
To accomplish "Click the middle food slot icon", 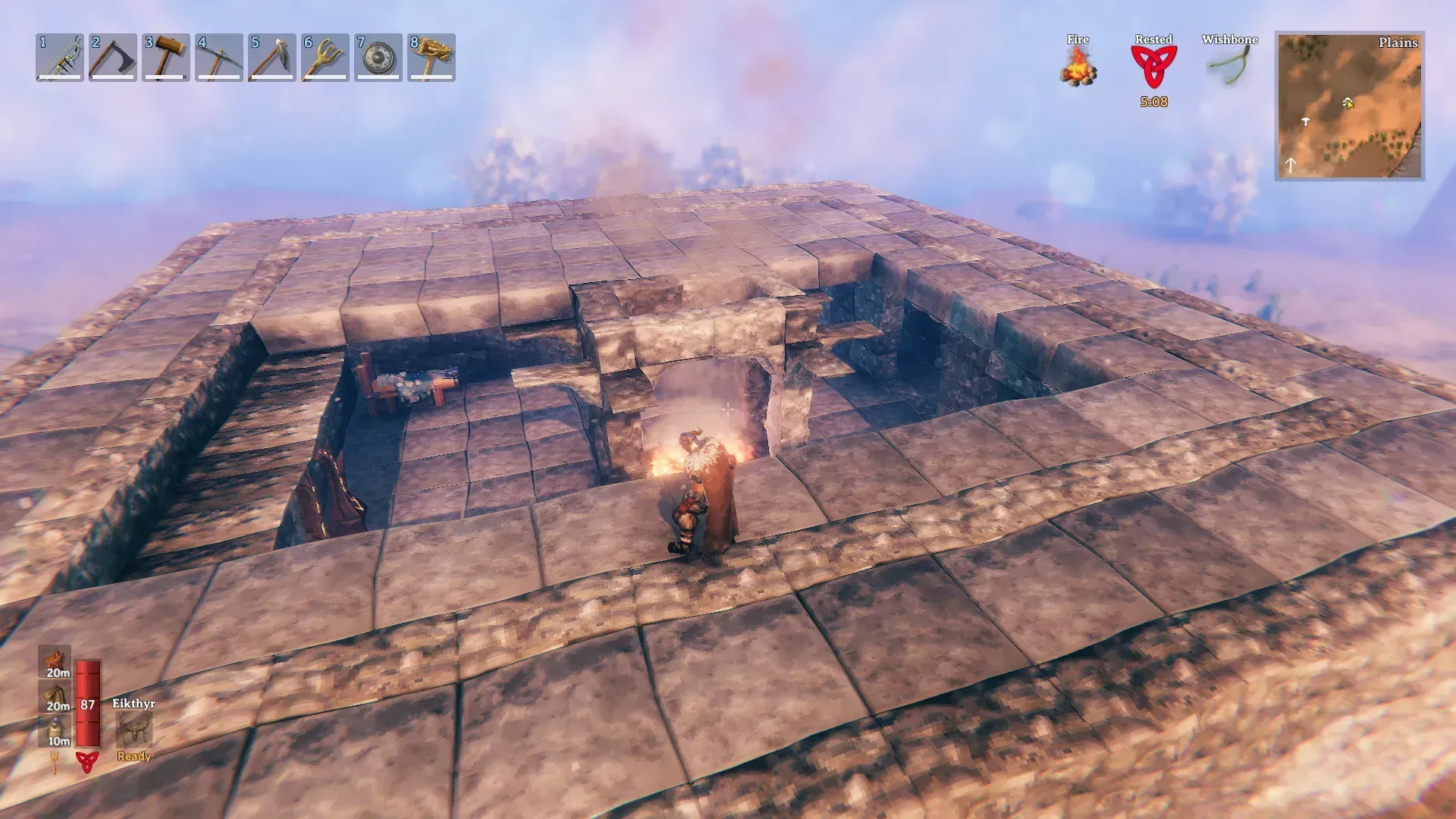I will click(55, 696).
